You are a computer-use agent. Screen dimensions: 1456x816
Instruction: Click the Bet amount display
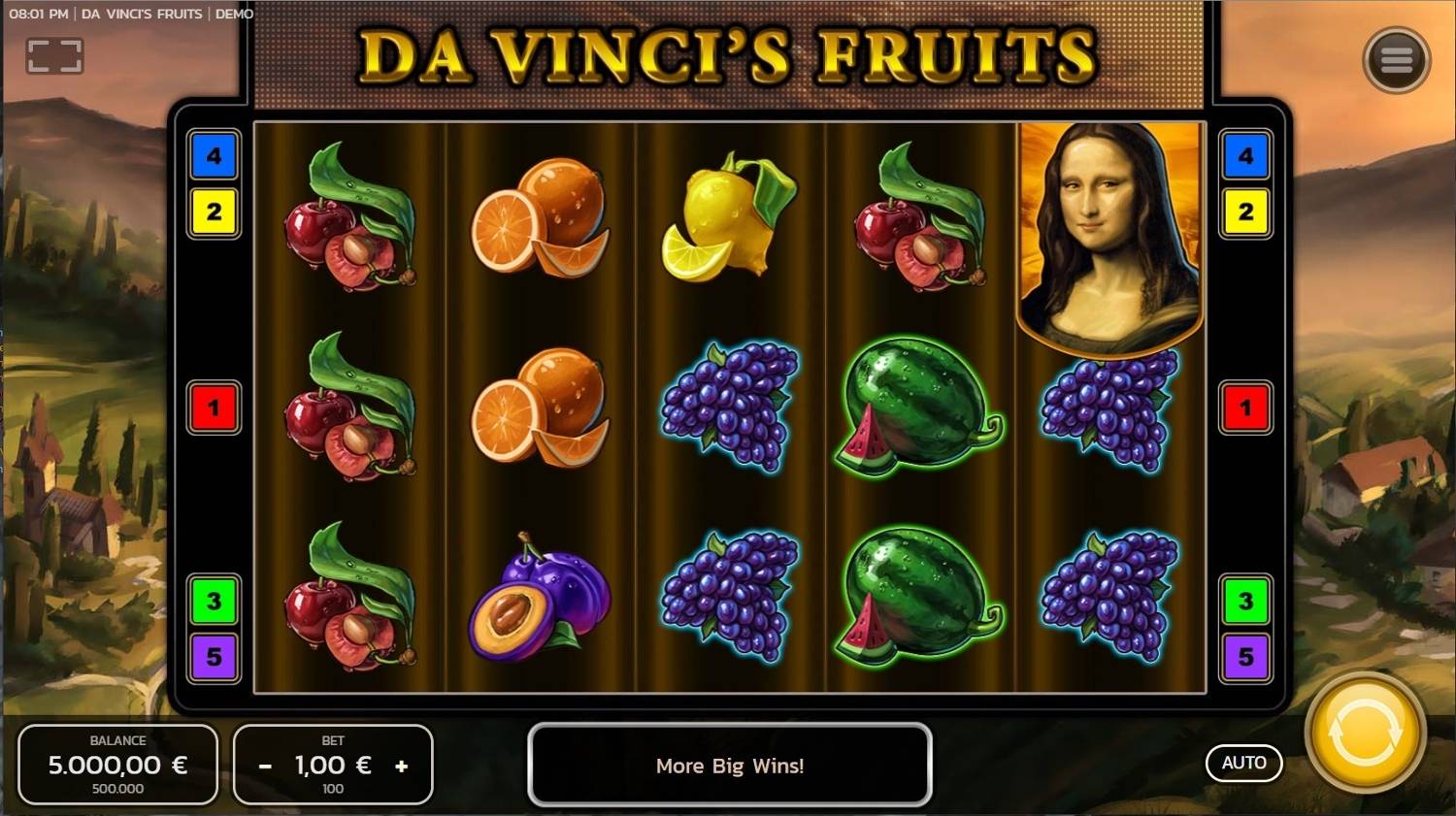(333, 765)
